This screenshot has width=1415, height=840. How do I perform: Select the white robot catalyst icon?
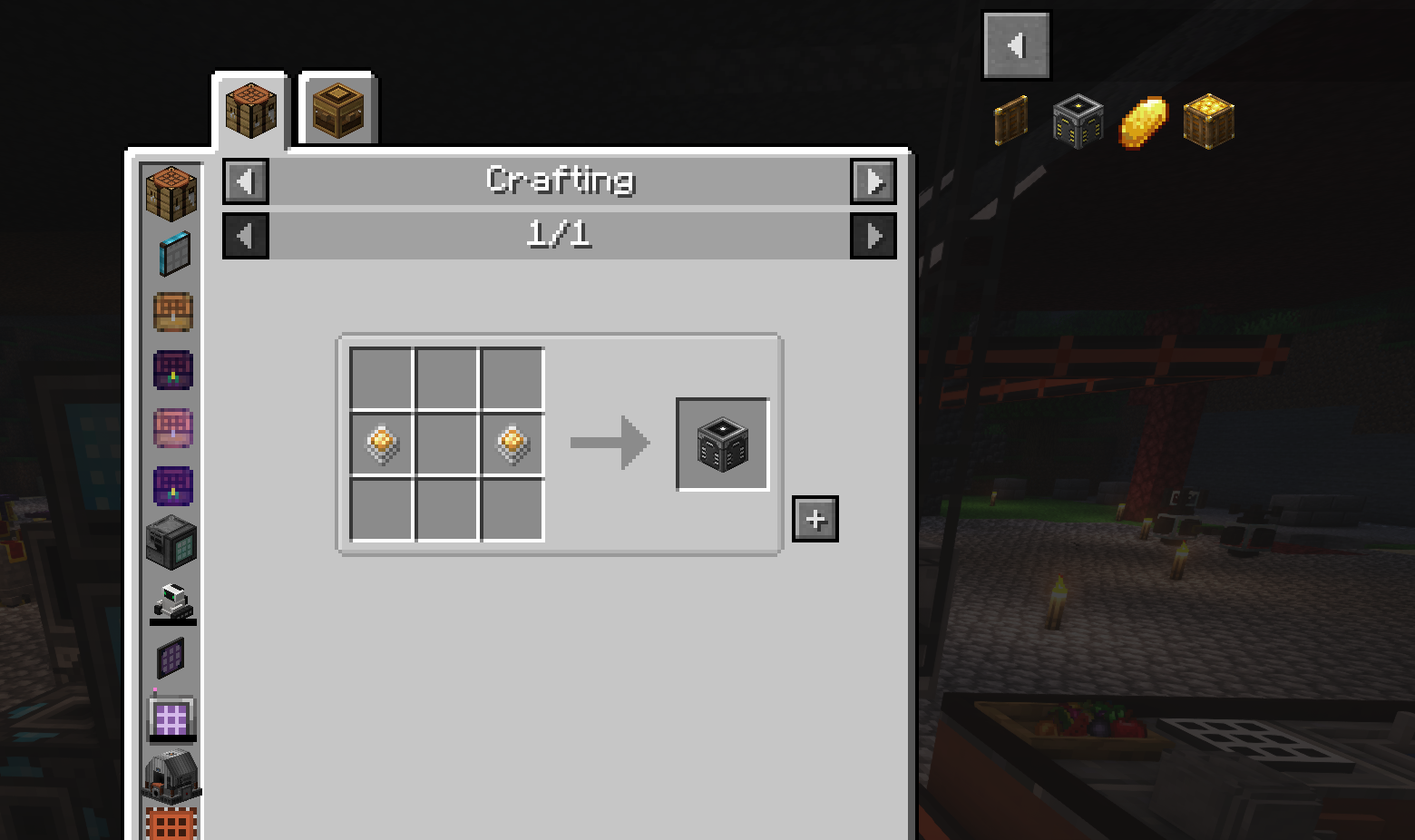[x=172, y=601]
